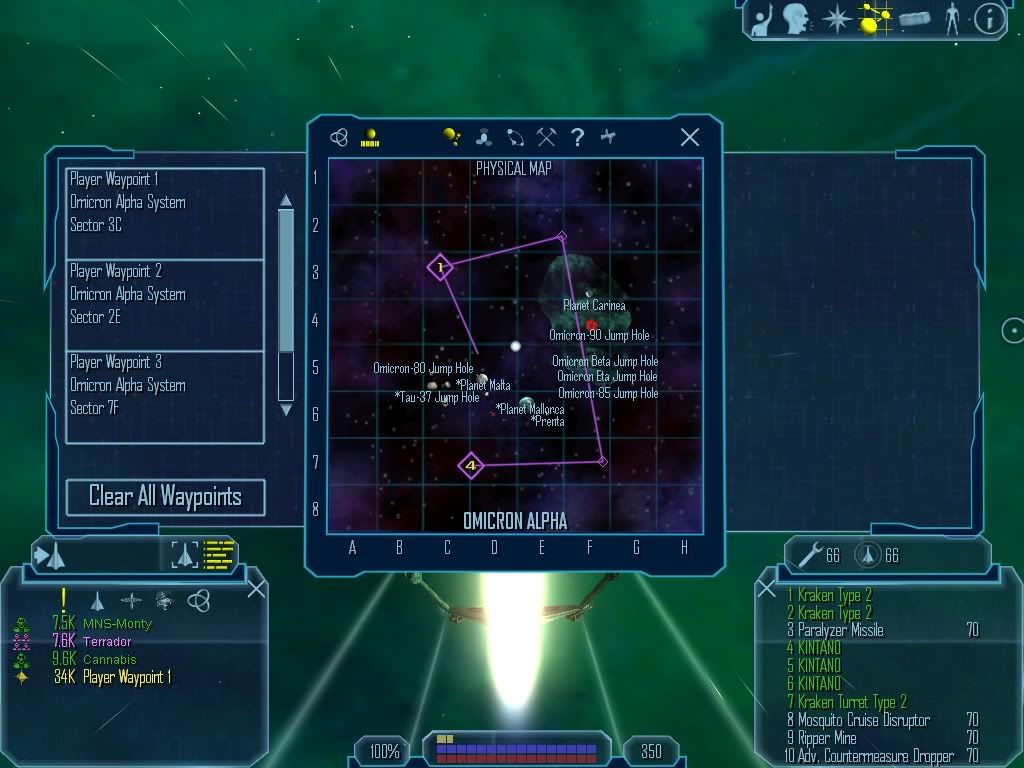Select Cannabis in the contact list
Screen dimensions: 1024x768
coord(109,660)
